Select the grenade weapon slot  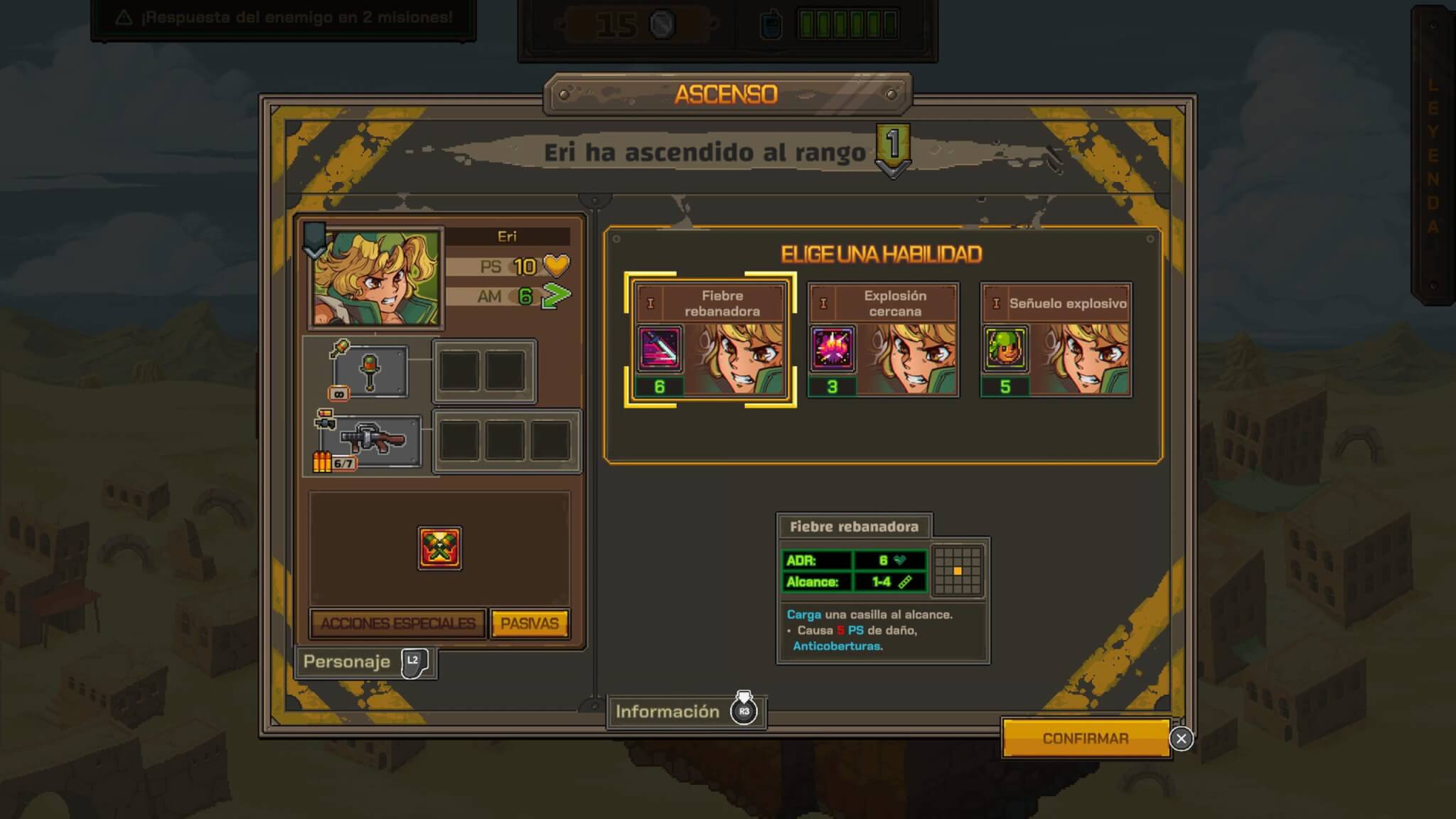point(370,371)
